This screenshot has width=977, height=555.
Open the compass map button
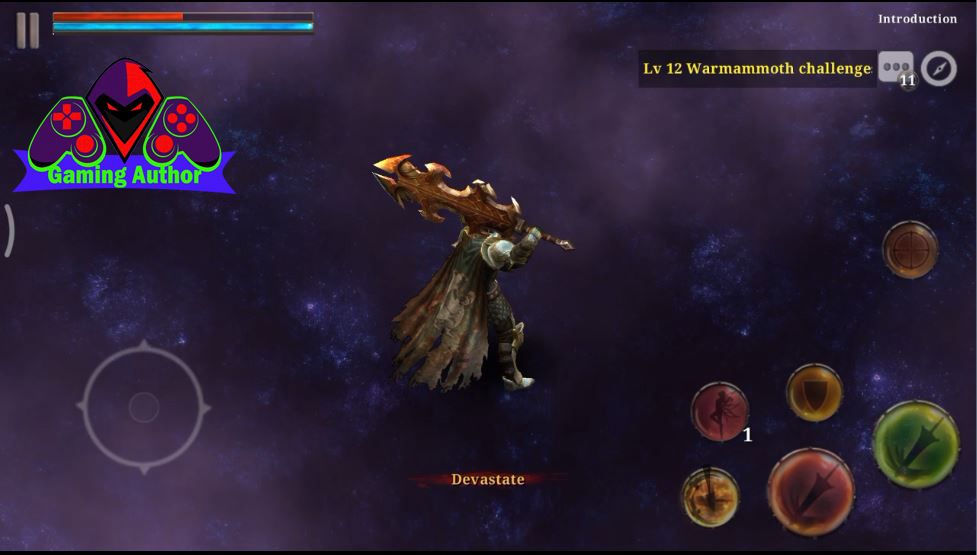coord(938,68)
